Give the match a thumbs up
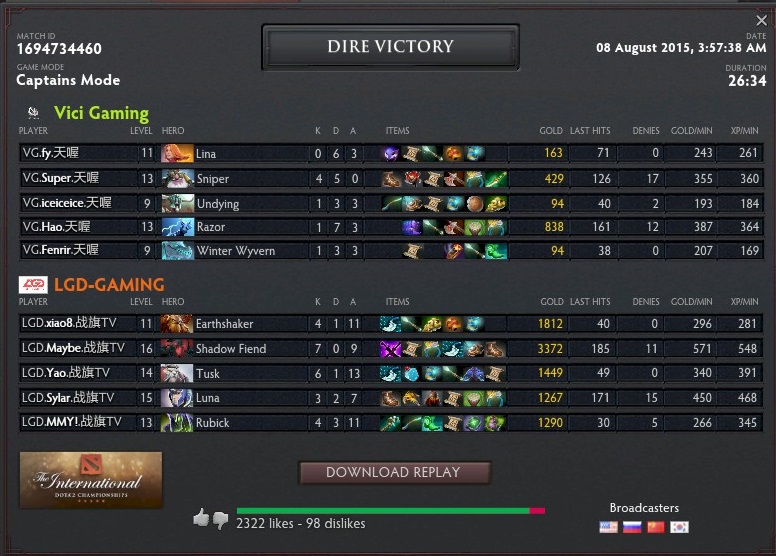The width and height of the screenshot is (776, 556). [201, 518]
